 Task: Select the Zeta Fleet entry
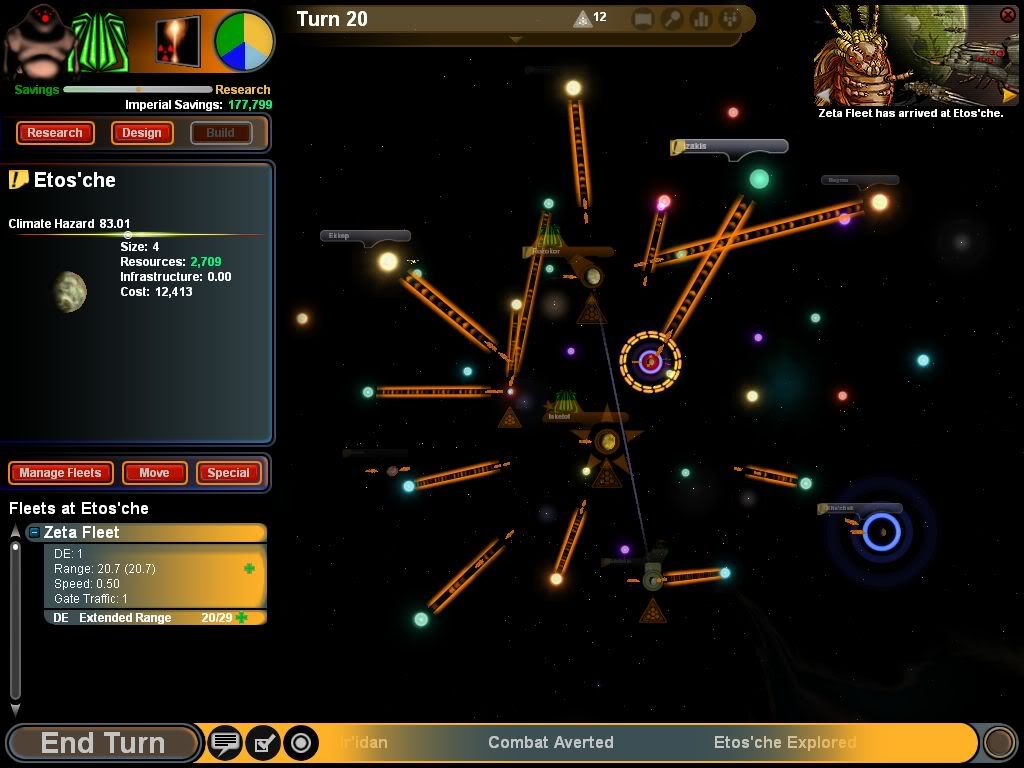(x=150, y=533)
